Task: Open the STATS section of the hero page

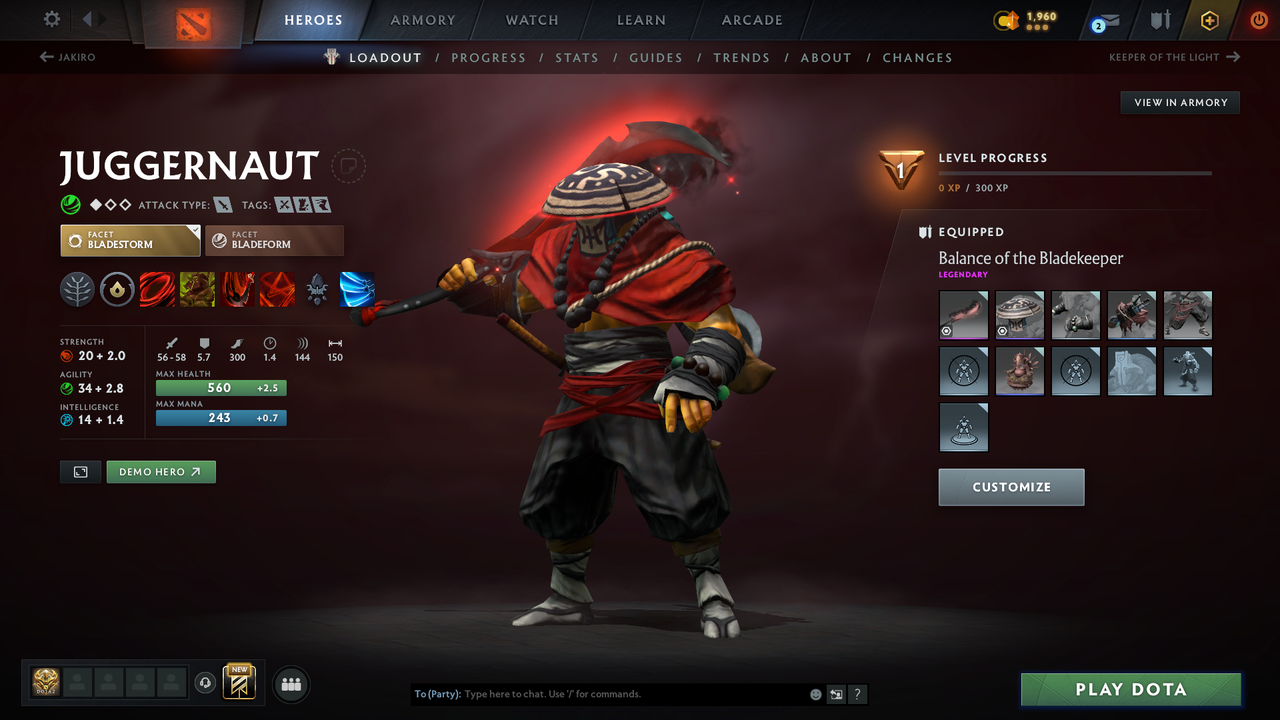Action: [577, 57]
